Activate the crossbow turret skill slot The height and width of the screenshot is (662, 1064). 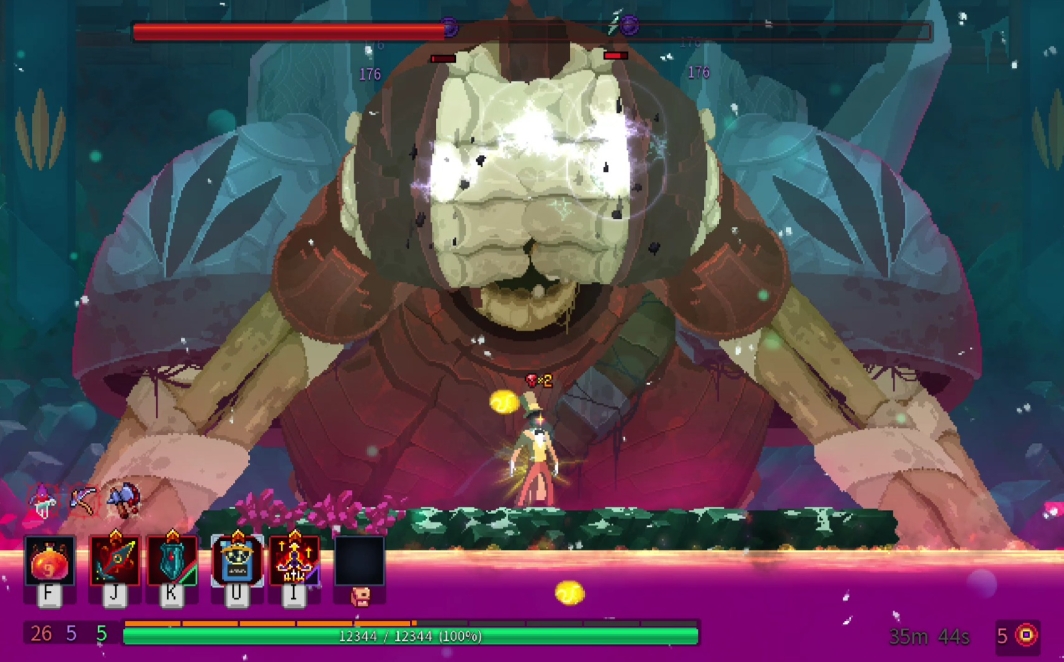[295, 561]
